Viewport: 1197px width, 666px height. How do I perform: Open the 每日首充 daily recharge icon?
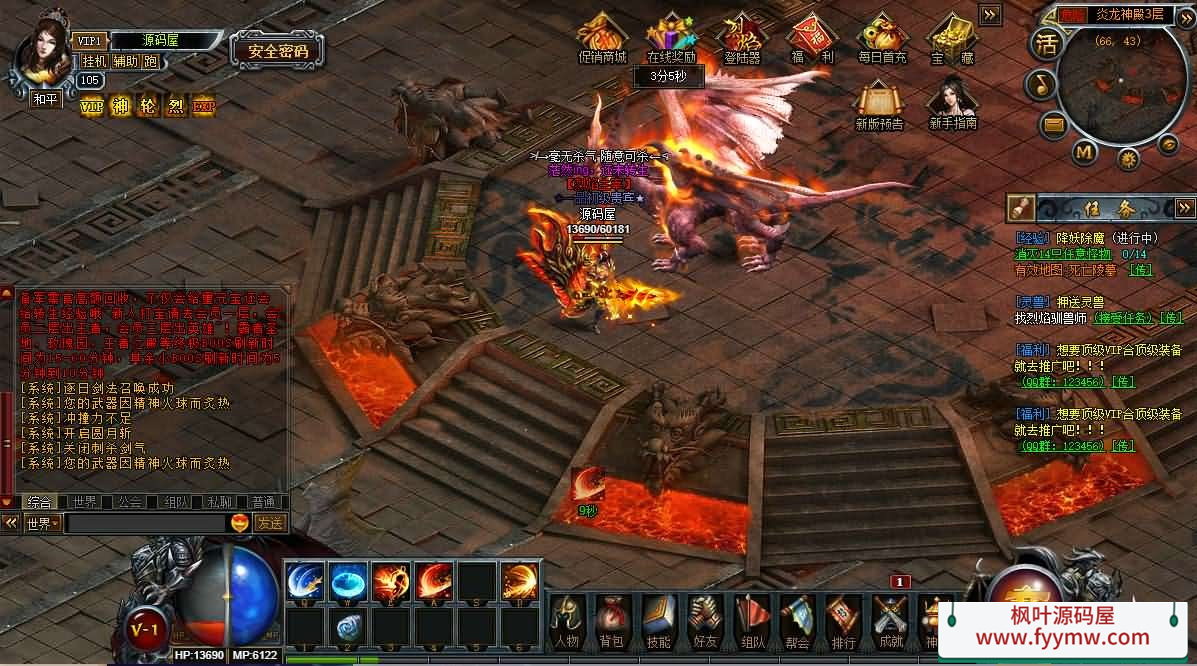click(x=882, y=40)
